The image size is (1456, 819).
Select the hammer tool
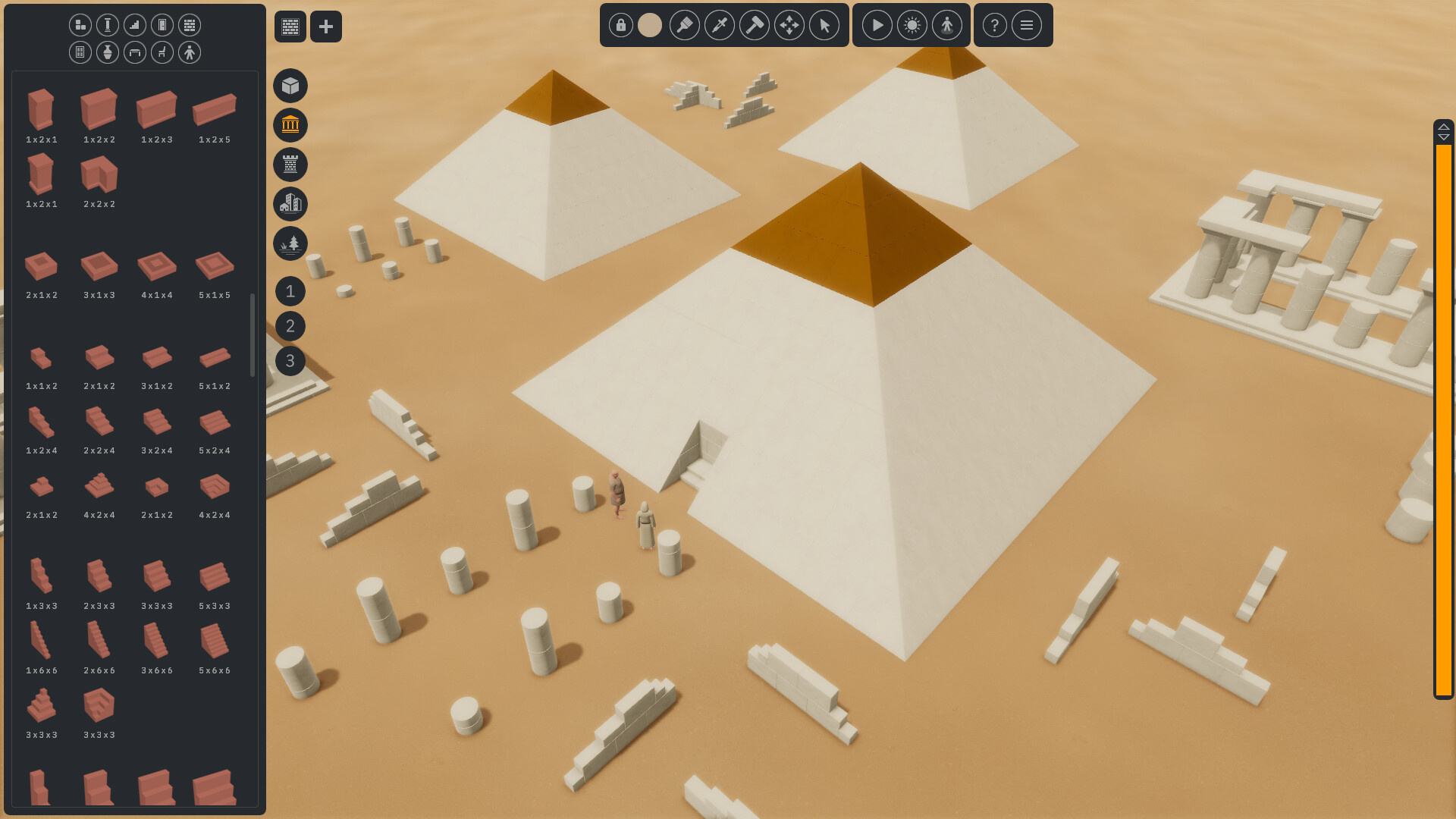(755, 25)
